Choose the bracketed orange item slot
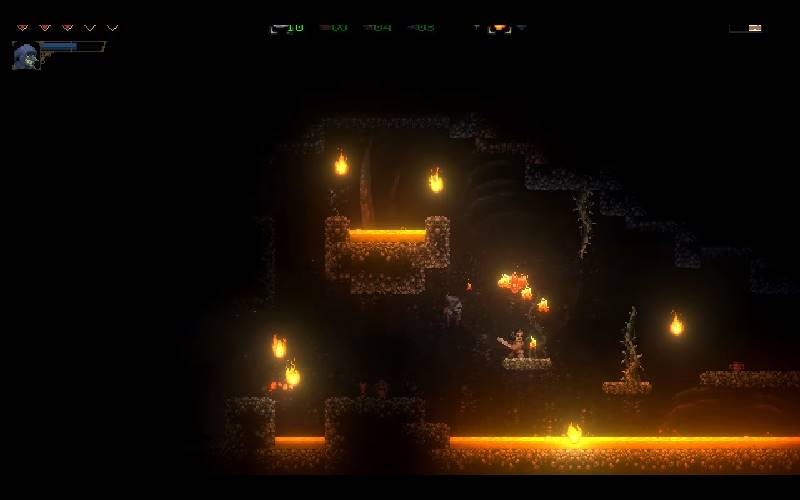The width and height of the screenshot is (800, 500). 499,27
